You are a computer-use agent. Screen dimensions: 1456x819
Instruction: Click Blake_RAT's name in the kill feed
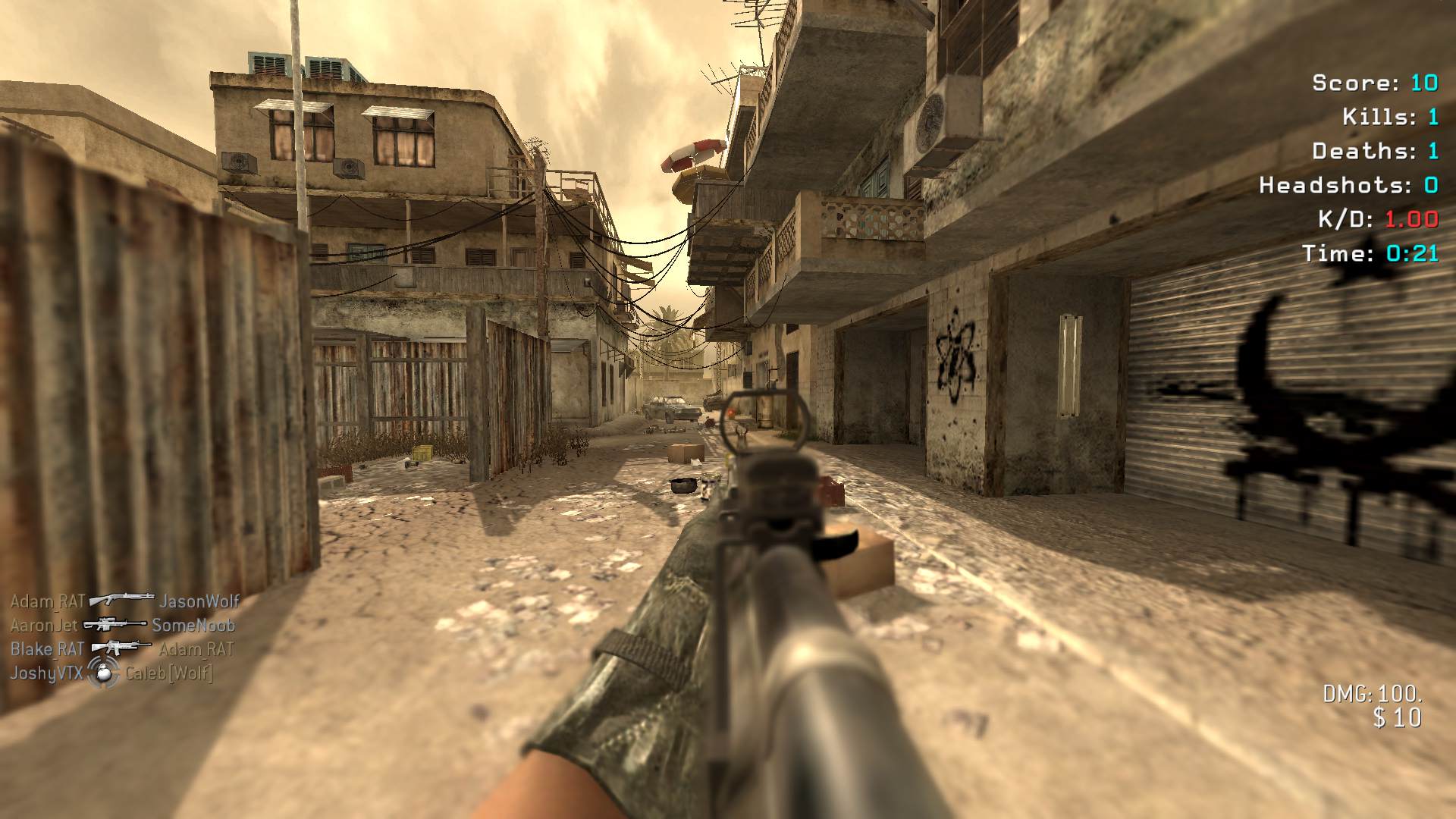47,649
